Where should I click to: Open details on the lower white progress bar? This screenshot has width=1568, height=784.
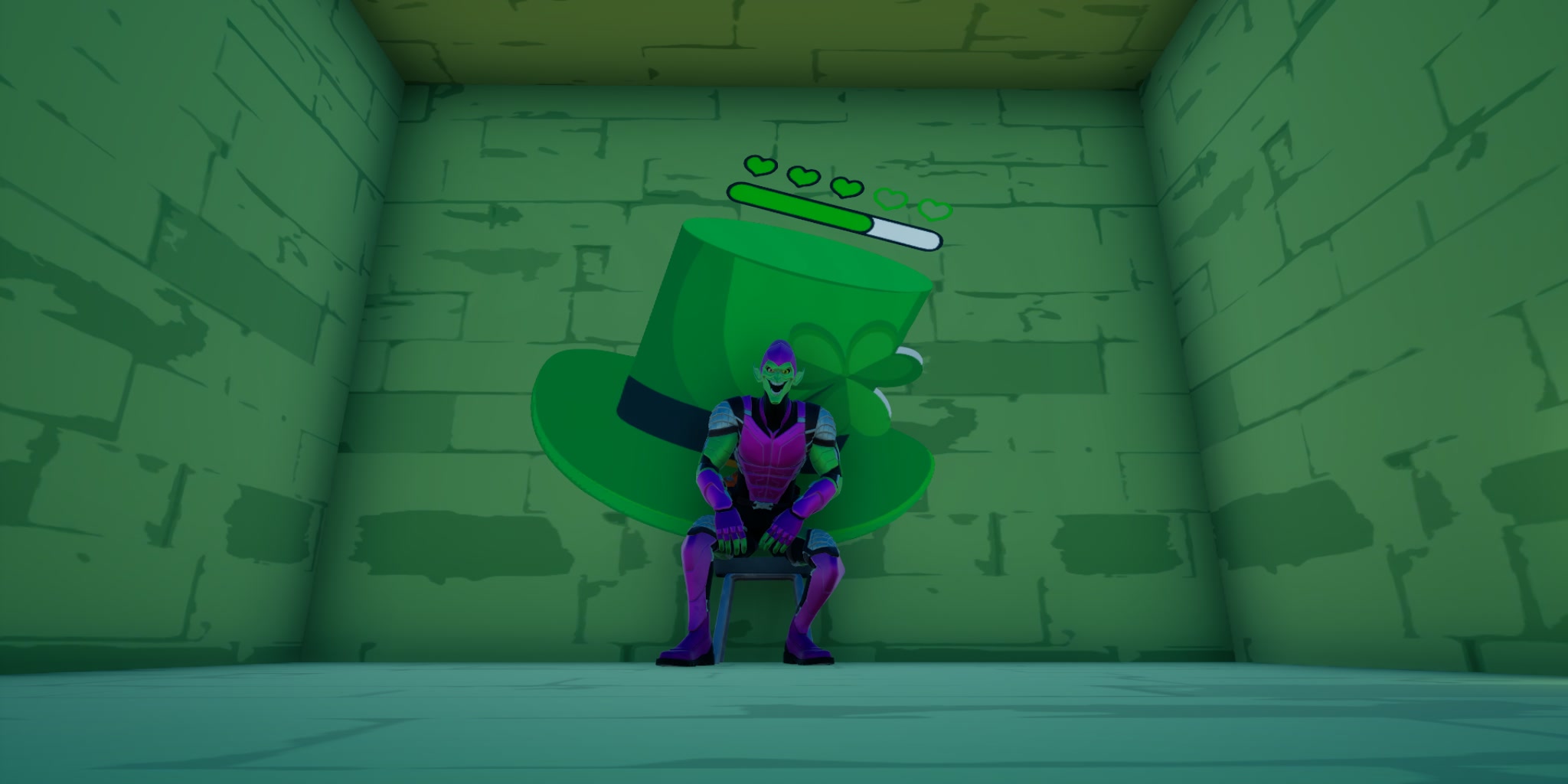coord(905,234)
